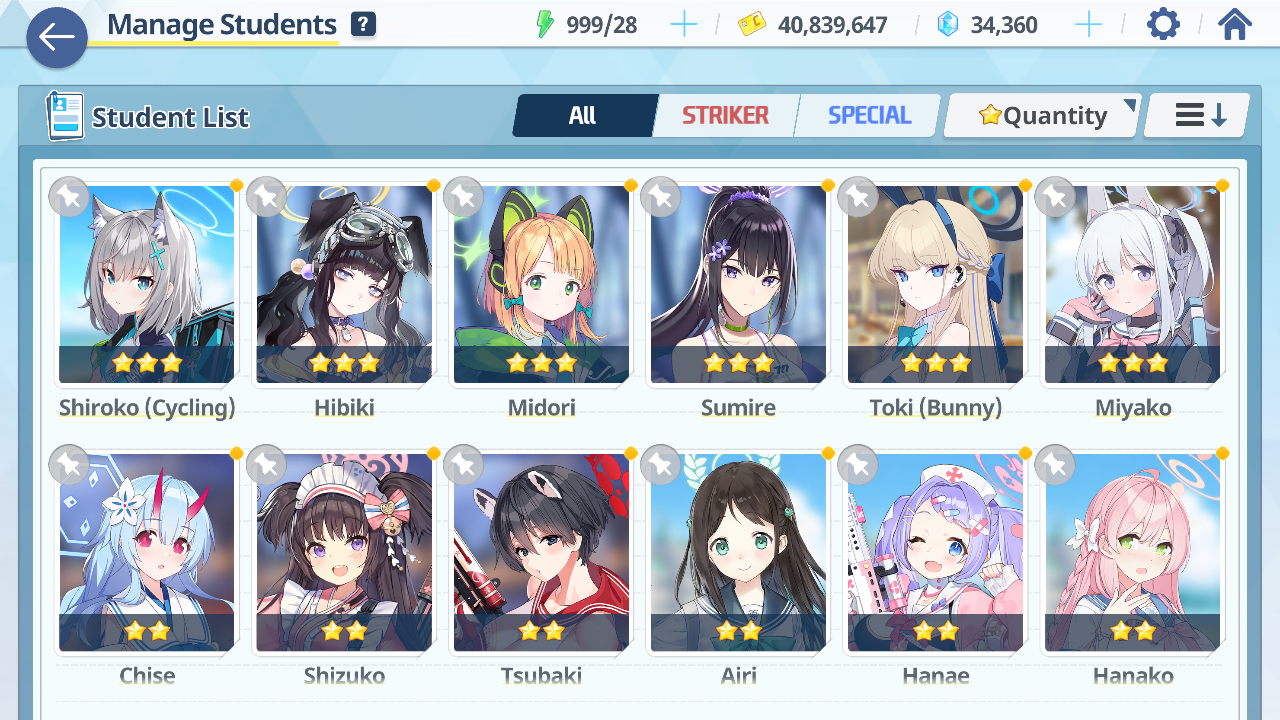Viewport: 1280px width, 720px height.
Task: Pin Midori using her pushpin marker
Action: pos(464,197)
